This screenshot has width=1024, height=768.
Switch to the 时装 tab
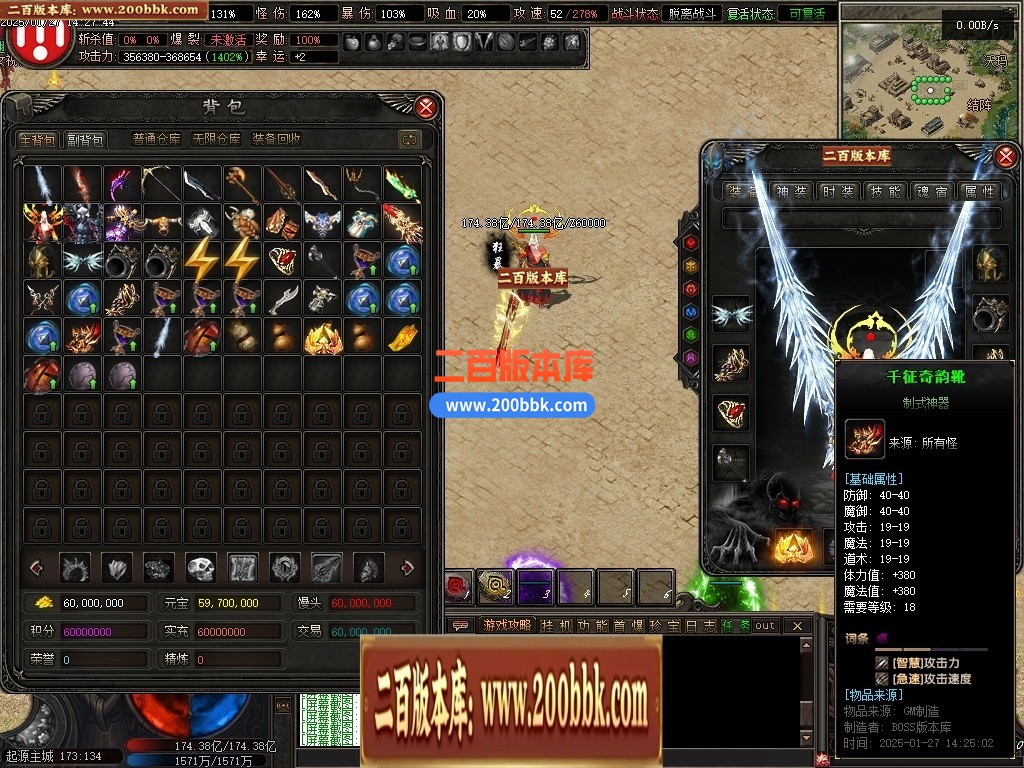(837, 191)
